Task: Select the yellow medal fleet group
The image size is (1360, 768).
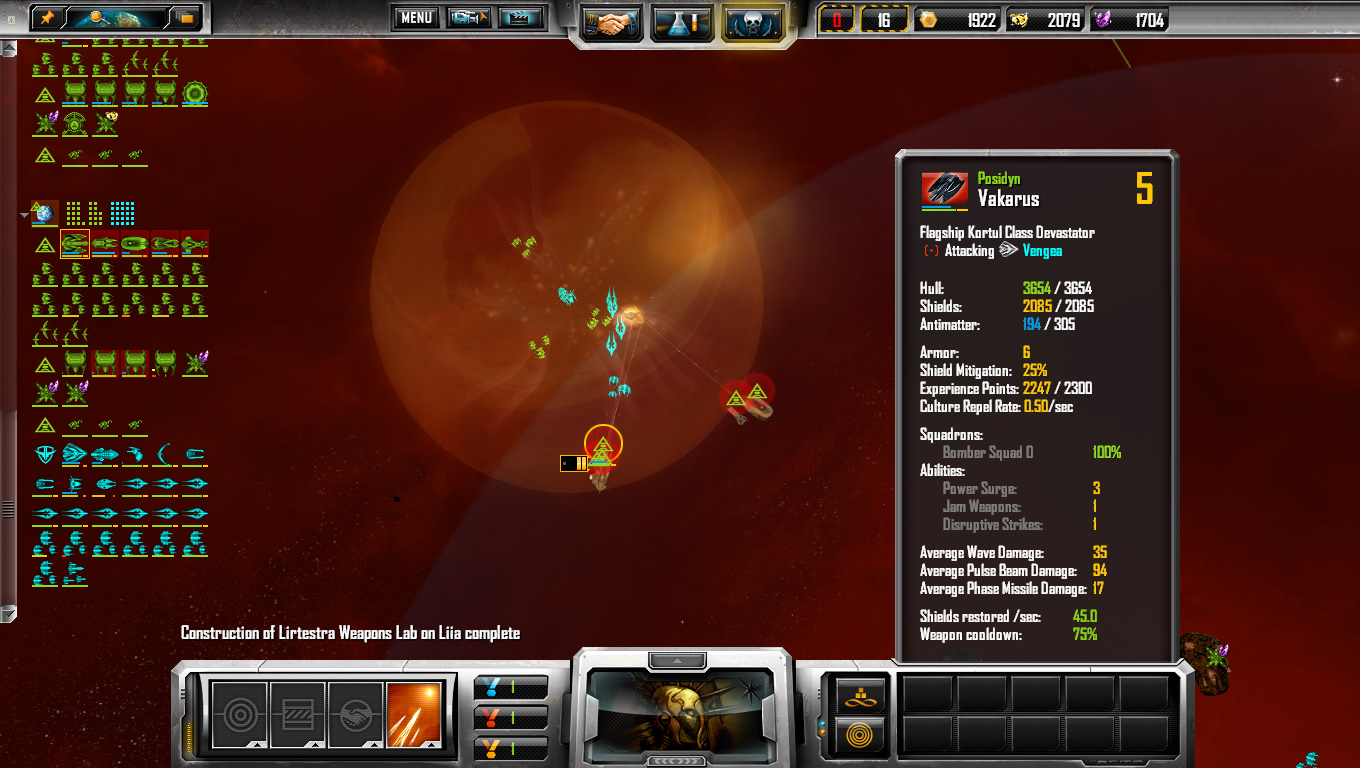Action: click(510, 747)
